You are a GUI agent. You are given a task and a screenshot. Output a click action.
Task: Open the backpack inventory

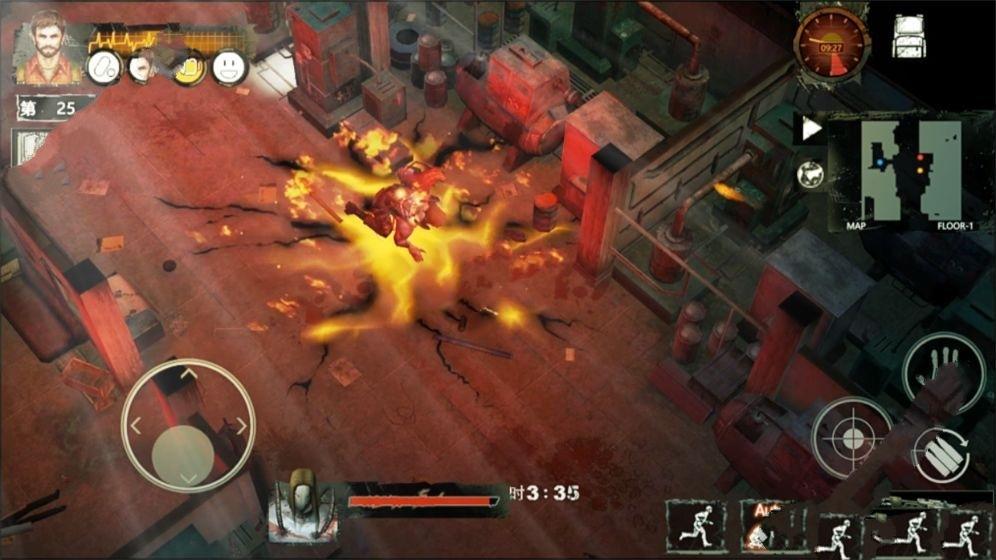click(x=908, y=36)
